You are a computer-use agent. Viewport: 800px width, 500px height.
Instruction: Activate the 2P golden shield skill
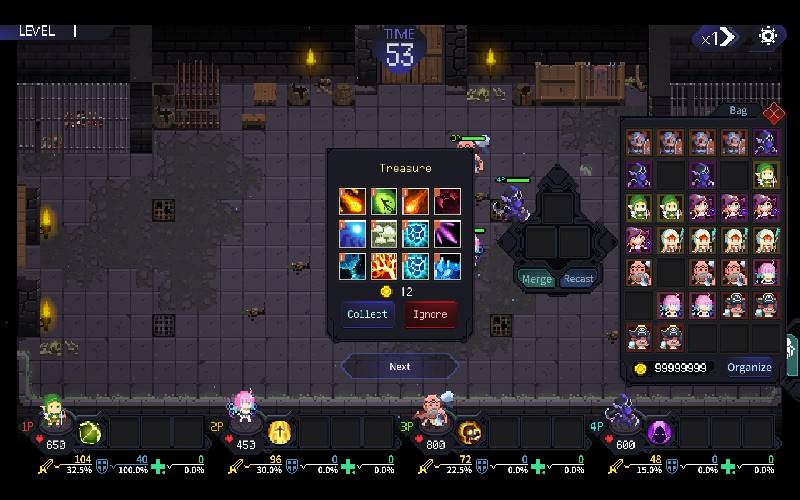coord(280,432)
